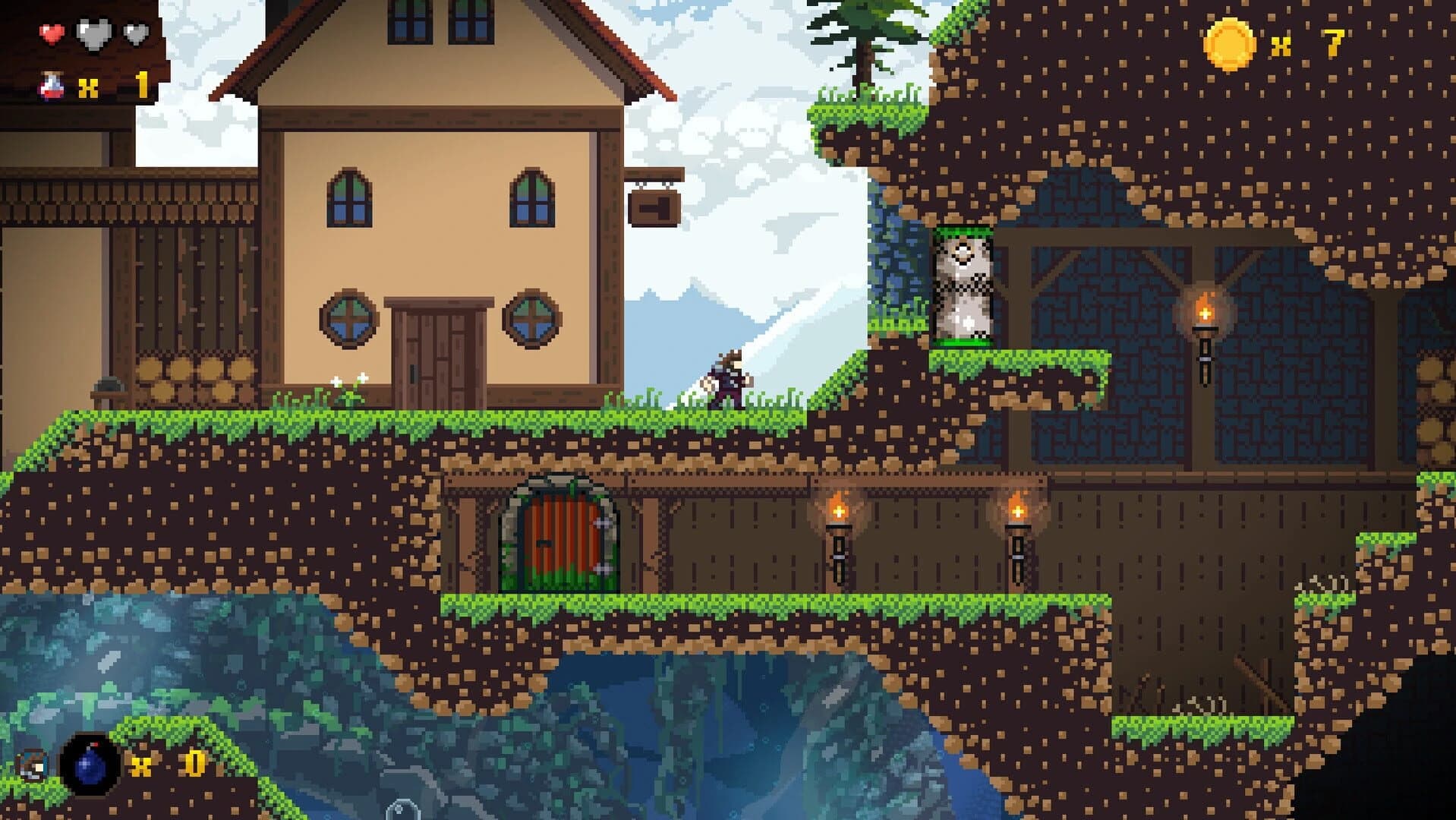Toggle the torch on the upper right wall
The width and height of the screenshot is (1456, 820).
point(1207,319)
